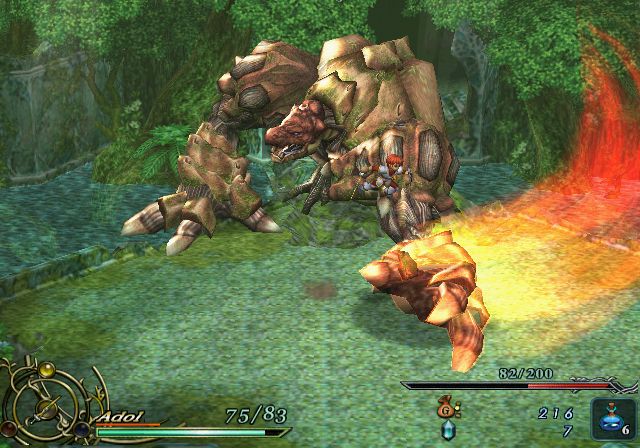Click the teal emel crystal icon
The height and width of the screenshot is (448, 640).
(446, 429)
